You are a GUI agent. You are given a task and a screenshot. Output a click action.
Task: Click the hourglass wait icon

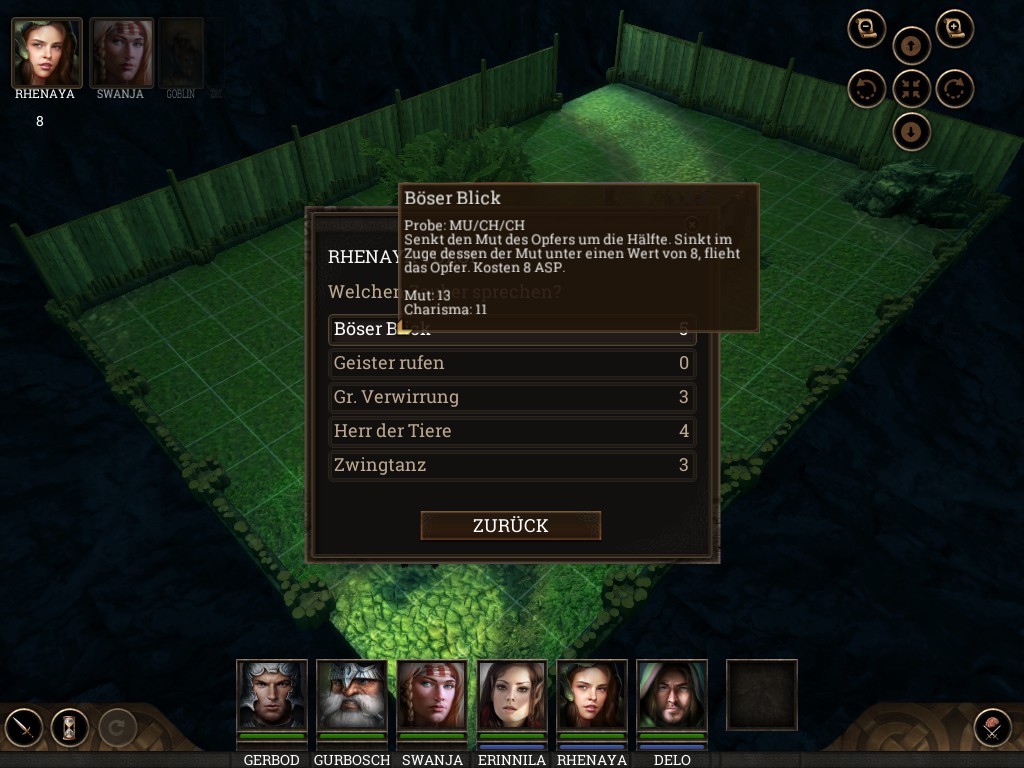point(70,727)
